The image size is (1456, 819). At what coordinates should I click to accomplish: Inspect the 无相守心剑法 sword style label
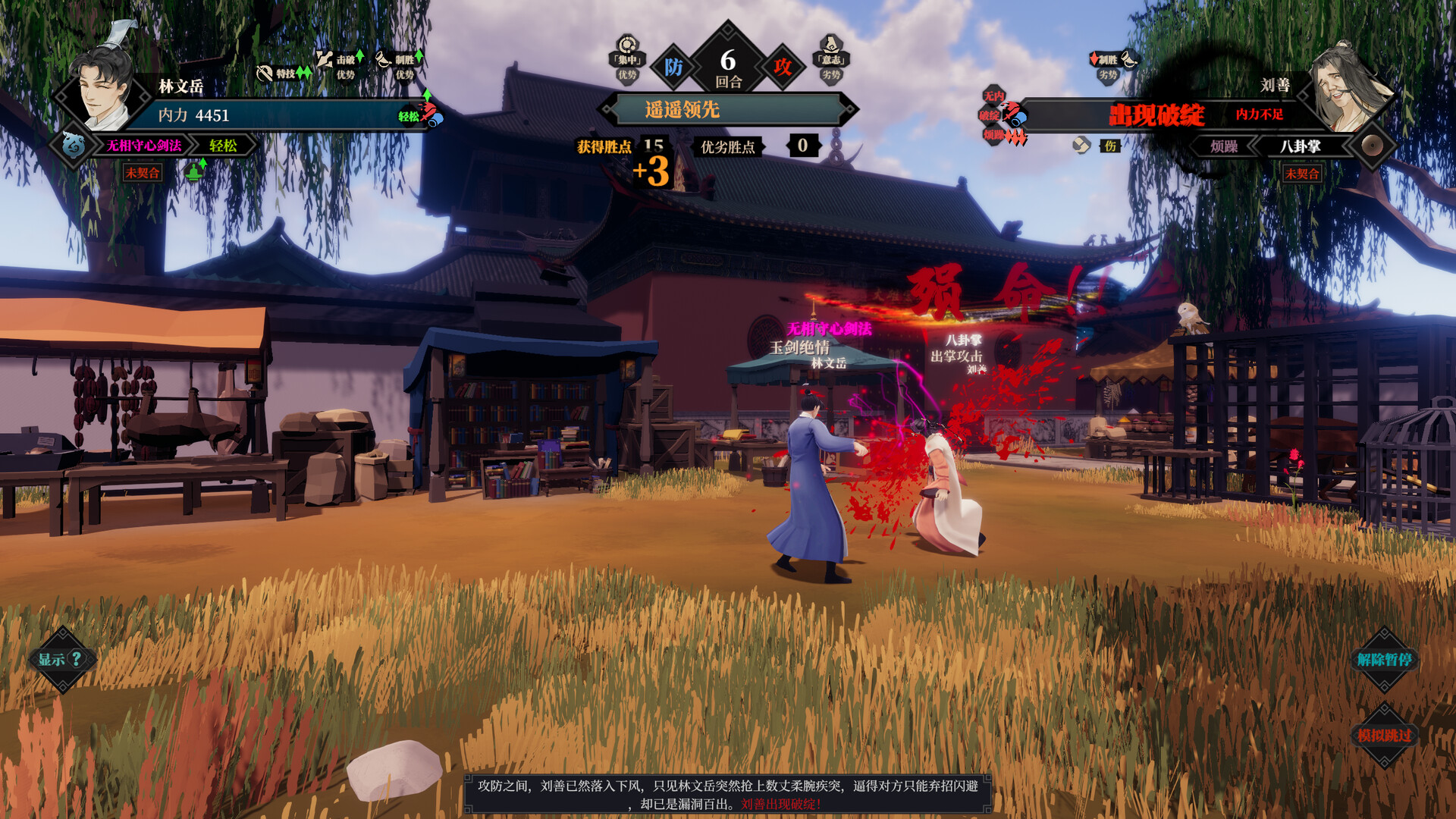click(144, 146)
